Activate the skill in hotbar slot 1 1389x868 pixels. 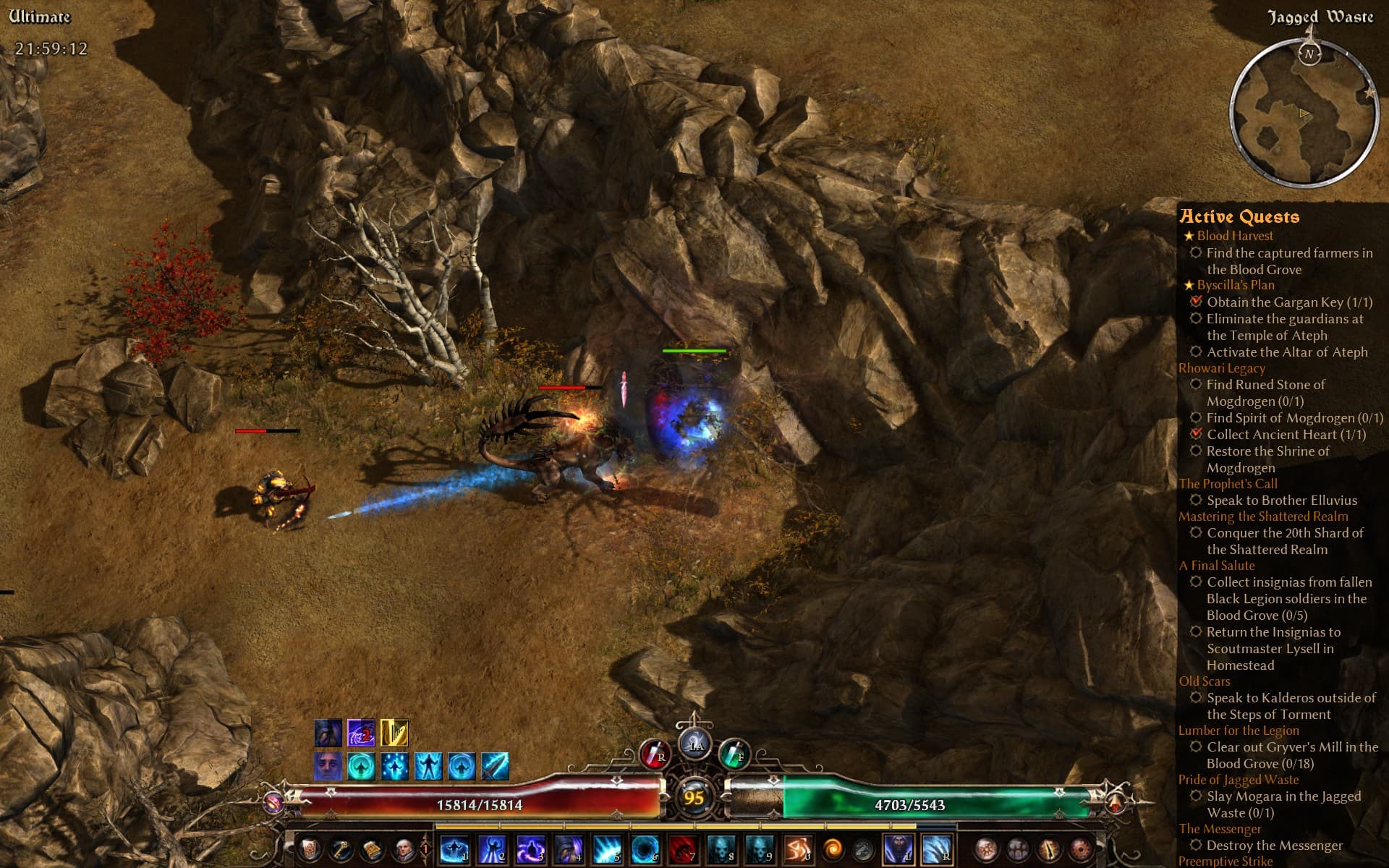454,849
